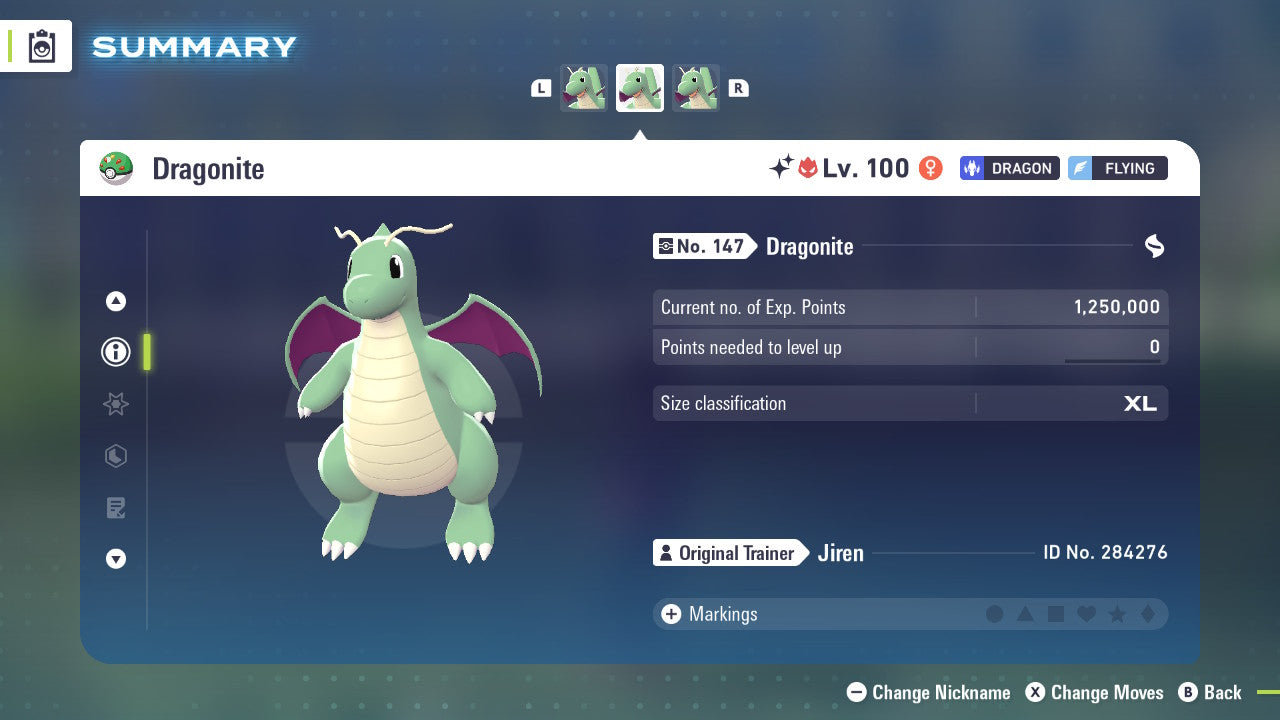The image size is (1280, 720).
Task: Click the Summary clipboard icon in the top-left
Action: coord(40,46)
